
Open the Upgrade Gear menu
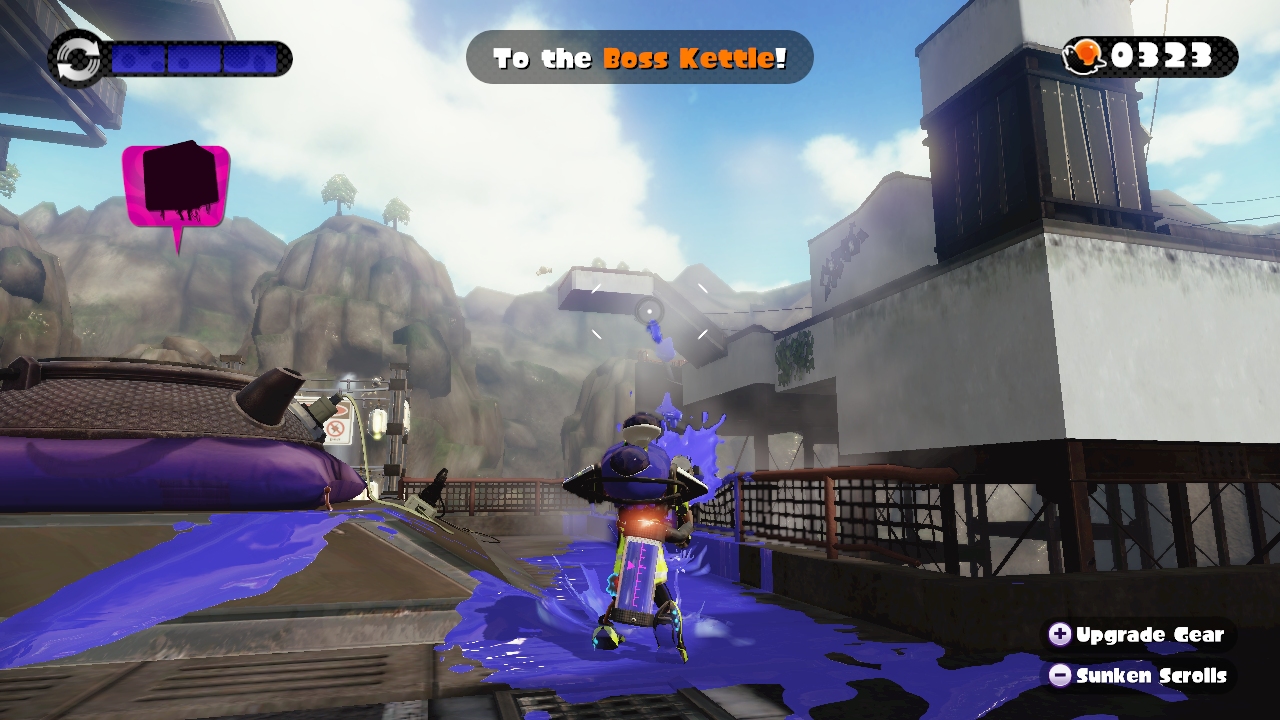[x=1138, y=635]
